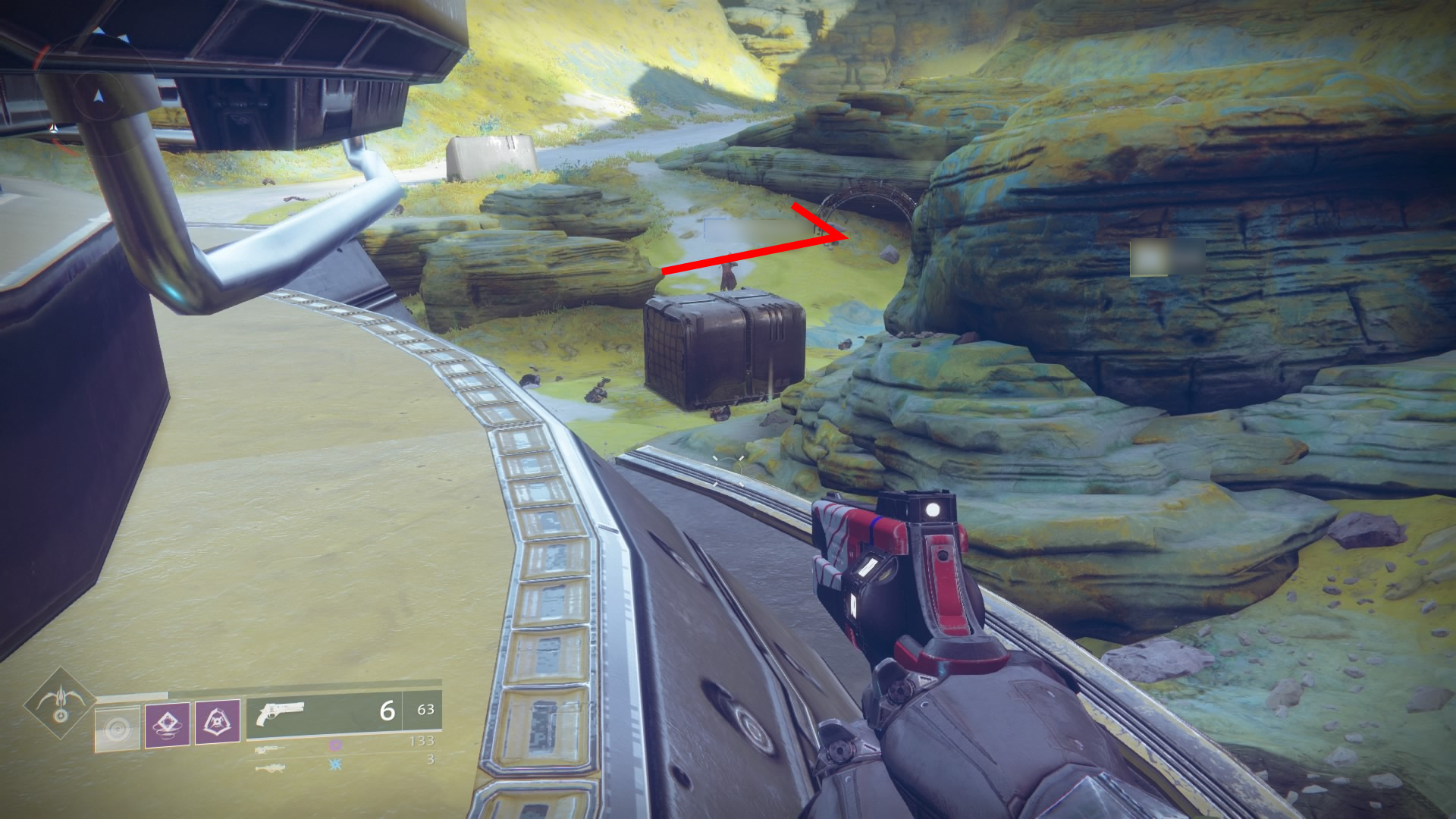Click the radar in the top-left corner

(97, 96)
